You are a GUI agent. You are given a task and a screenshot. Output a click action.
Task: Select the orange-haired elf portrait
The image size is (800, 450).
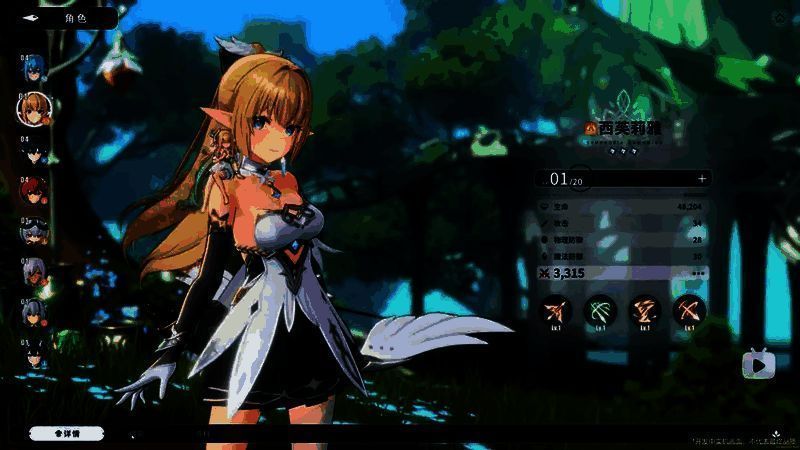35,107
